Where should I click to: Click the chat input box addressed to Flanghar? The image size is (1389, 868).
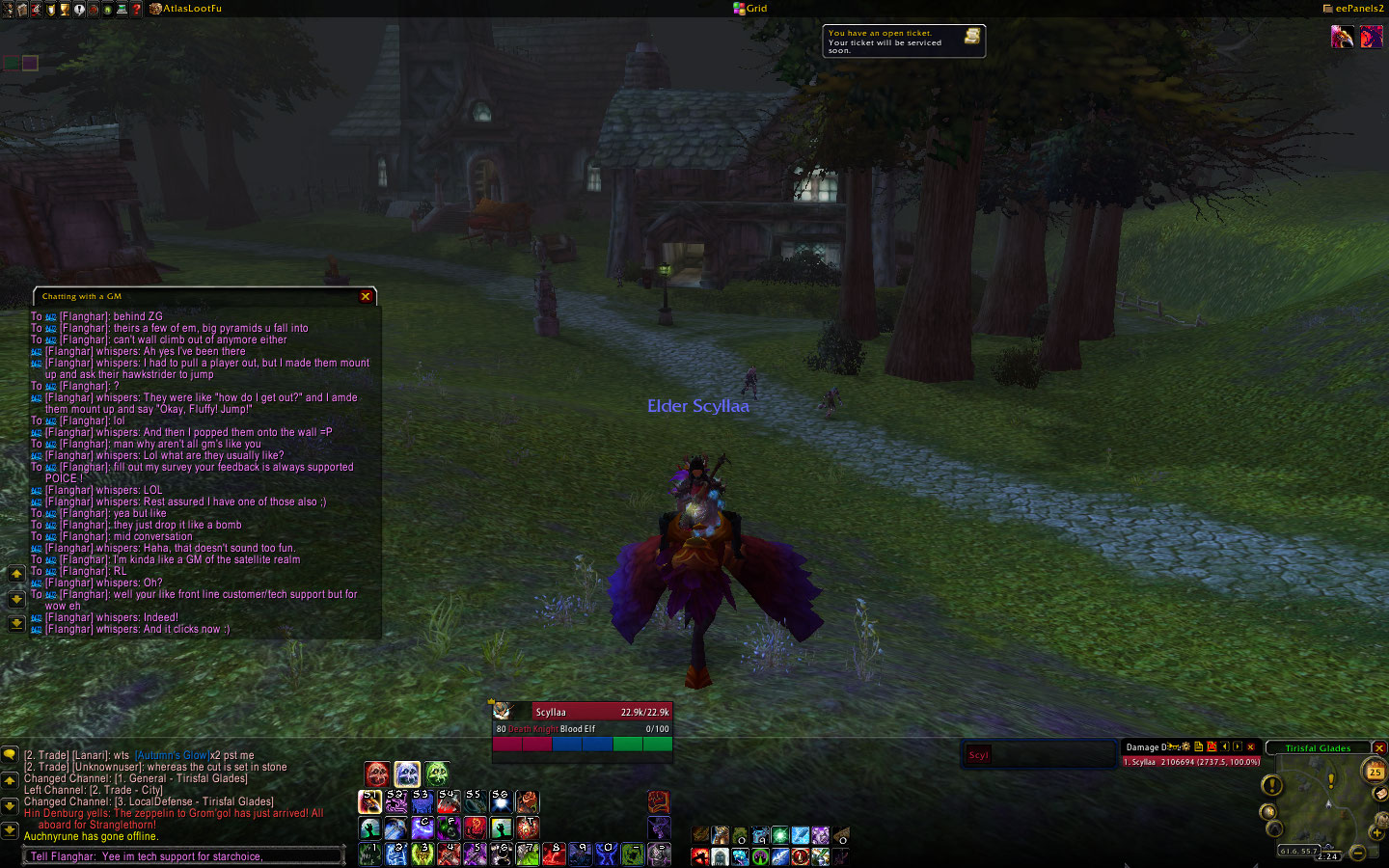tap(183, 856)
